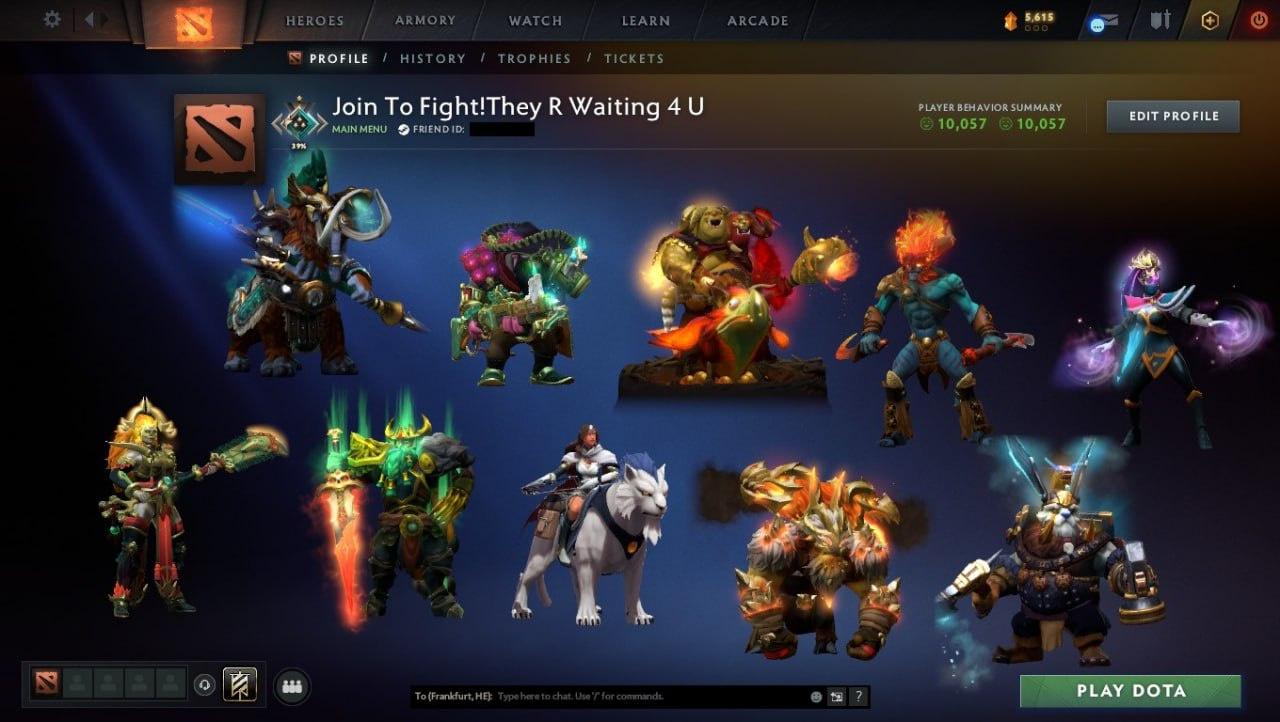Image resolution: width=1280 pixels, height=722 pixels.
Task: Open loadout via shield-and-sword icon
Action: coord(1161,18)
